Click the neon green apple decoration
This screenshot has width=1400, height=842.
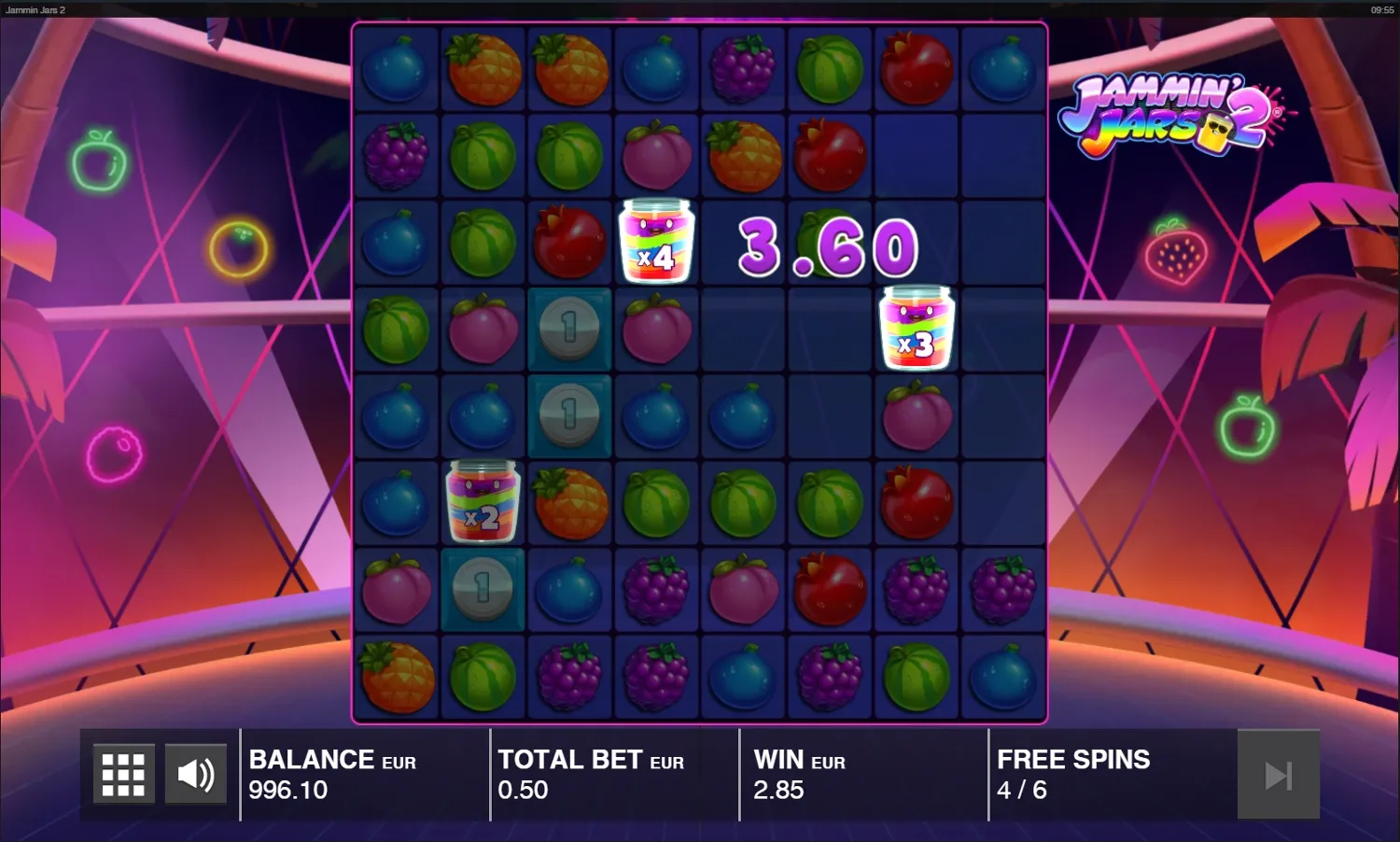point(98,164)
